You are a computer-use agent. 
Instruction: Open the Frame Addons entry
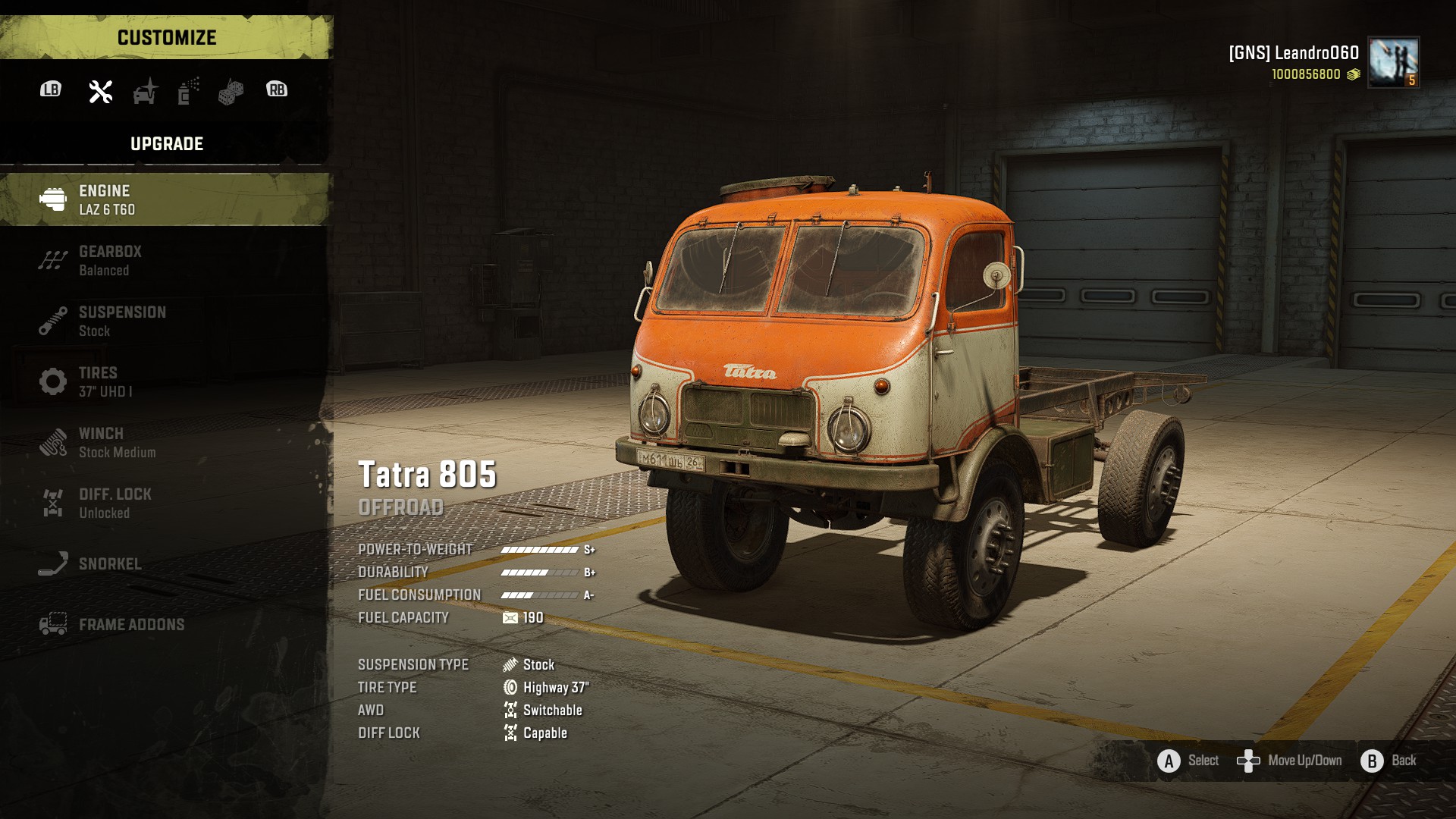pyautogui.click(x=165, y=624)
